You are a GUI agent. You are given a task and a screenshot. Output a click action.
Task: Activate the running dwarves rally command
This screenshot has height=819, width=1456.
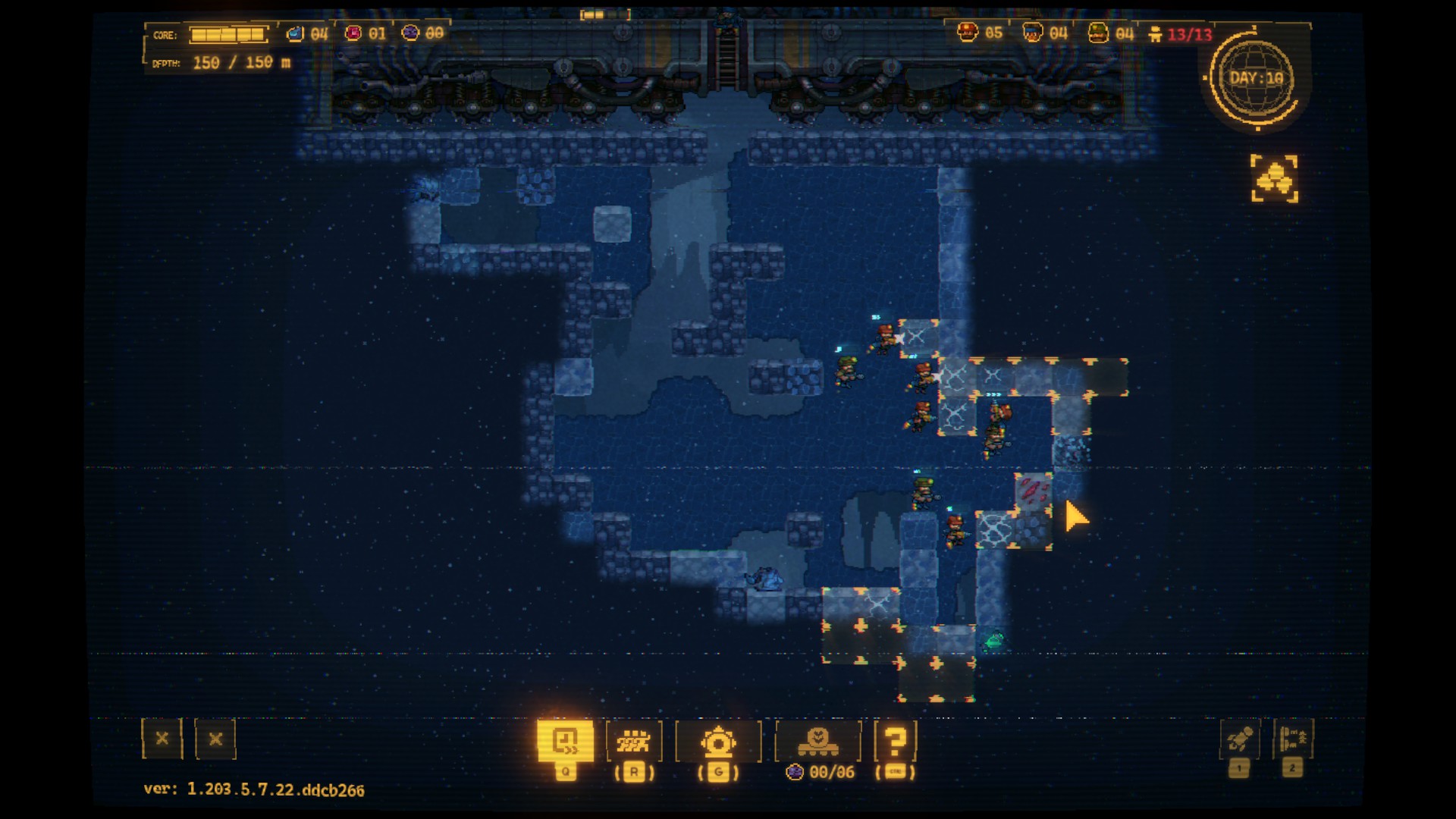click(x=634, y=741)
